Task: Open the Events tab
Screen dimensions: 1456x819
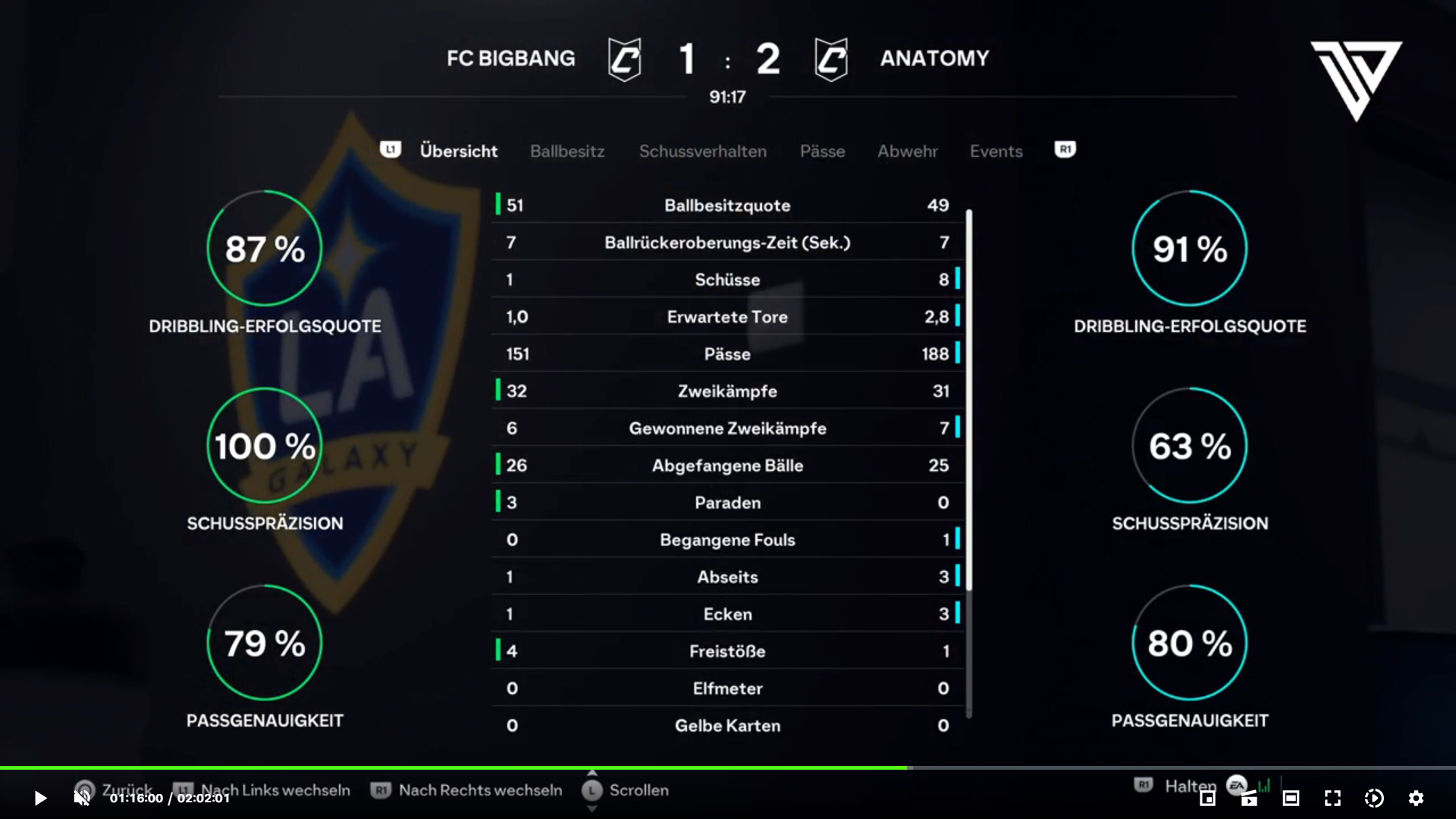Action: point(996,151)
